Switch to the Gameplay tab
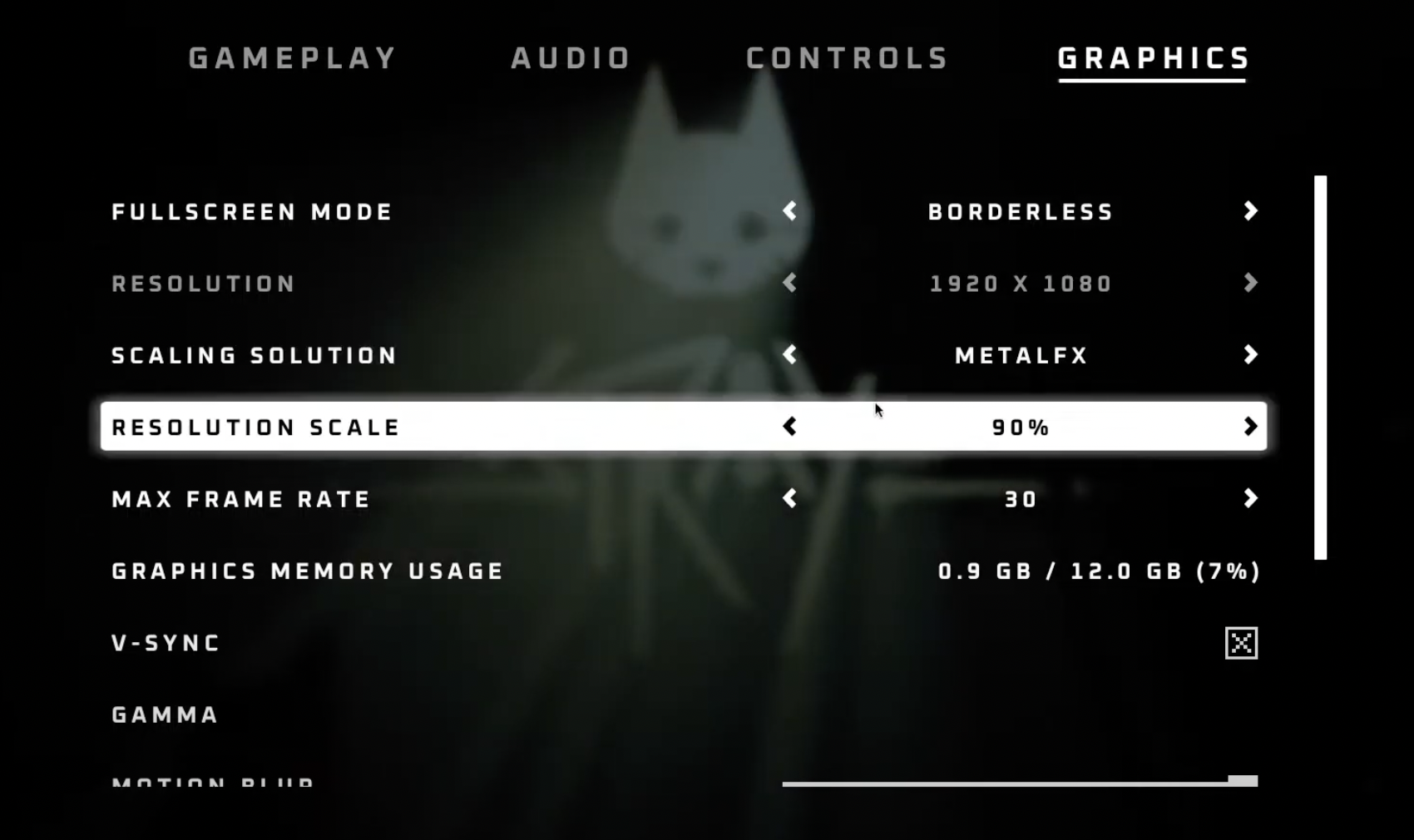Image resolution: width=1414 pixels, height=840 pixels. coord(293,58)
